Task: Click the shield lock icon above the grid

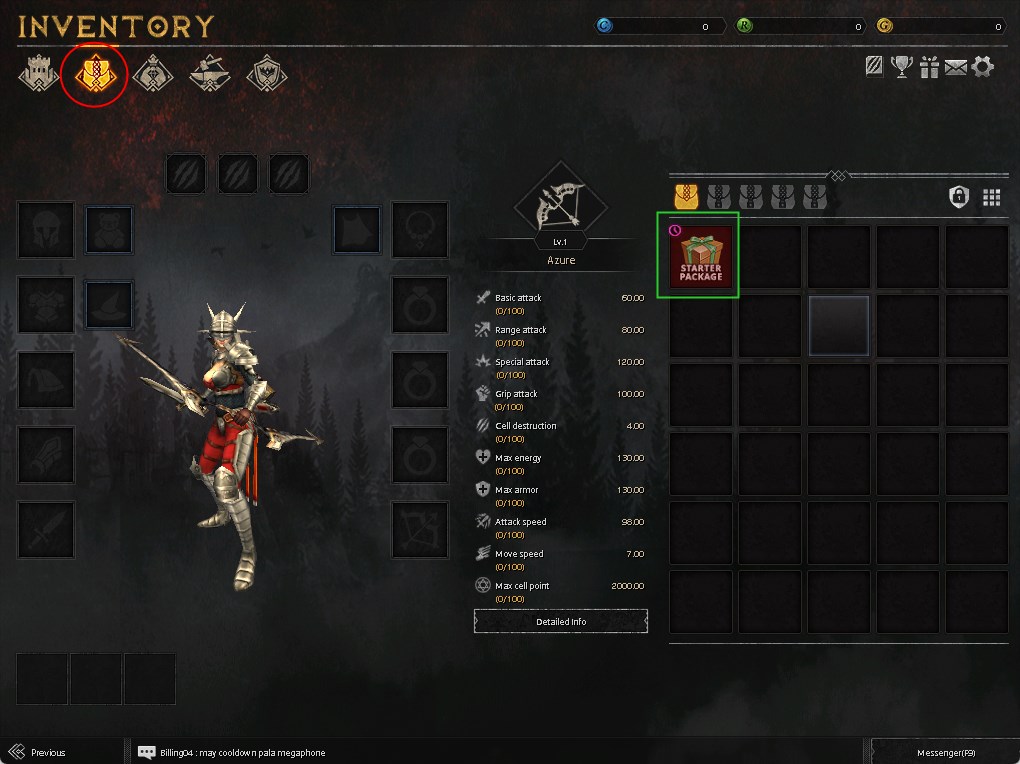Action: coord(959,197)
